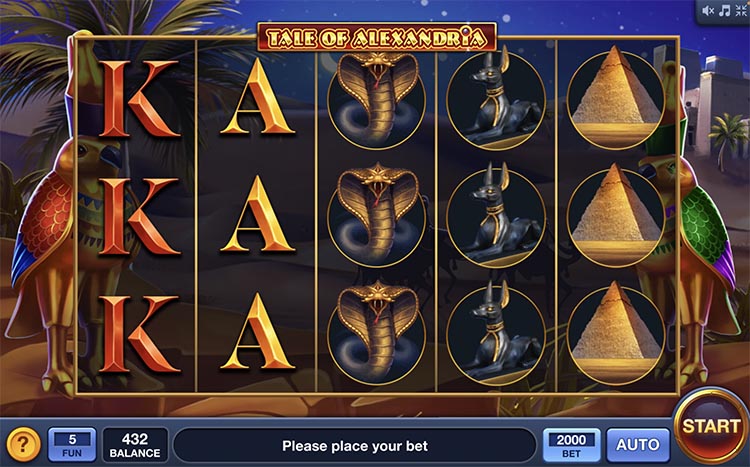Toggle the music note icon

click(724, 11)
